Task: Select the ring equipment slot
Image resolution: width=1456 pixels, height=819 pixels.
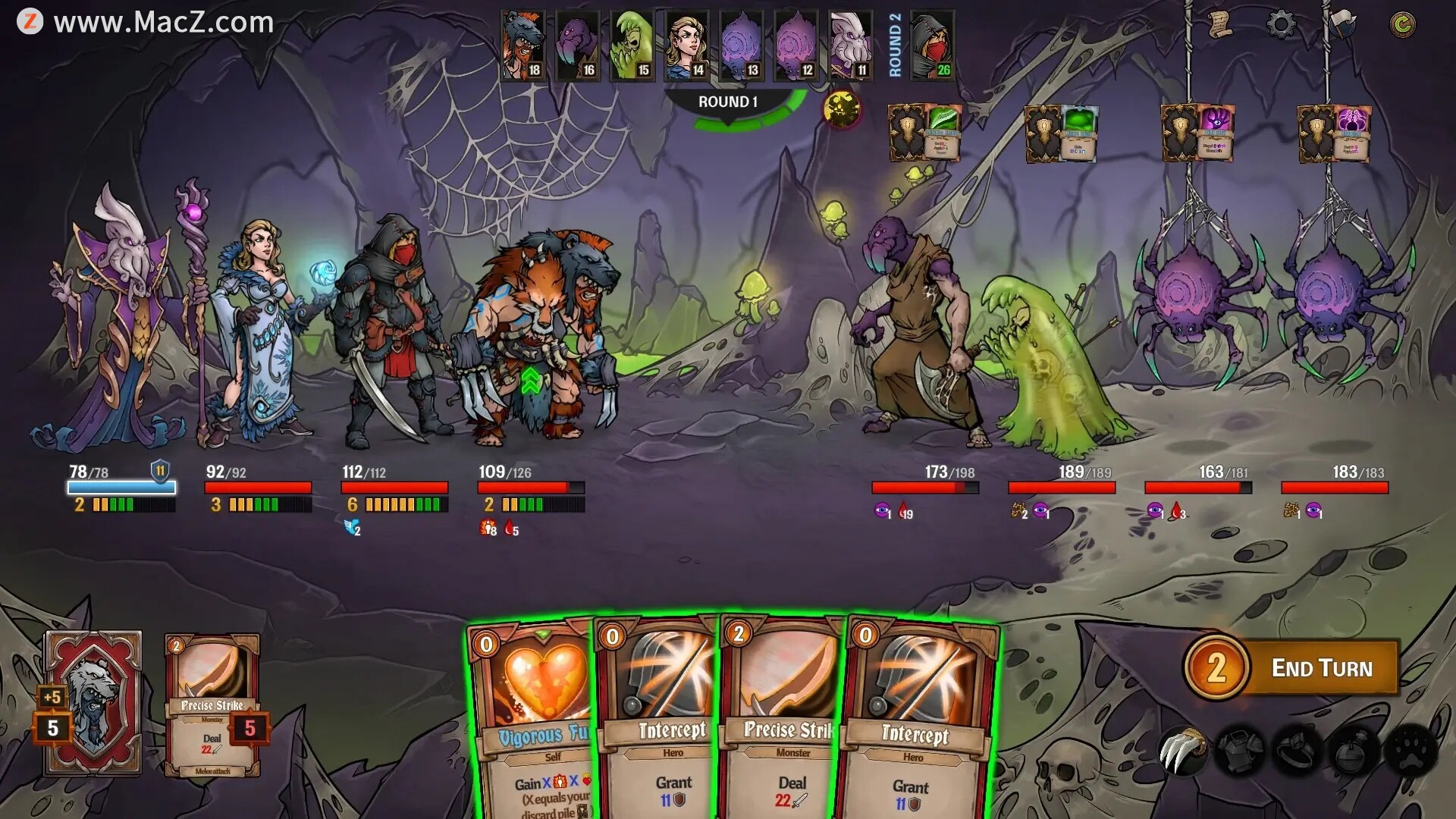Action: [1297, 750]
